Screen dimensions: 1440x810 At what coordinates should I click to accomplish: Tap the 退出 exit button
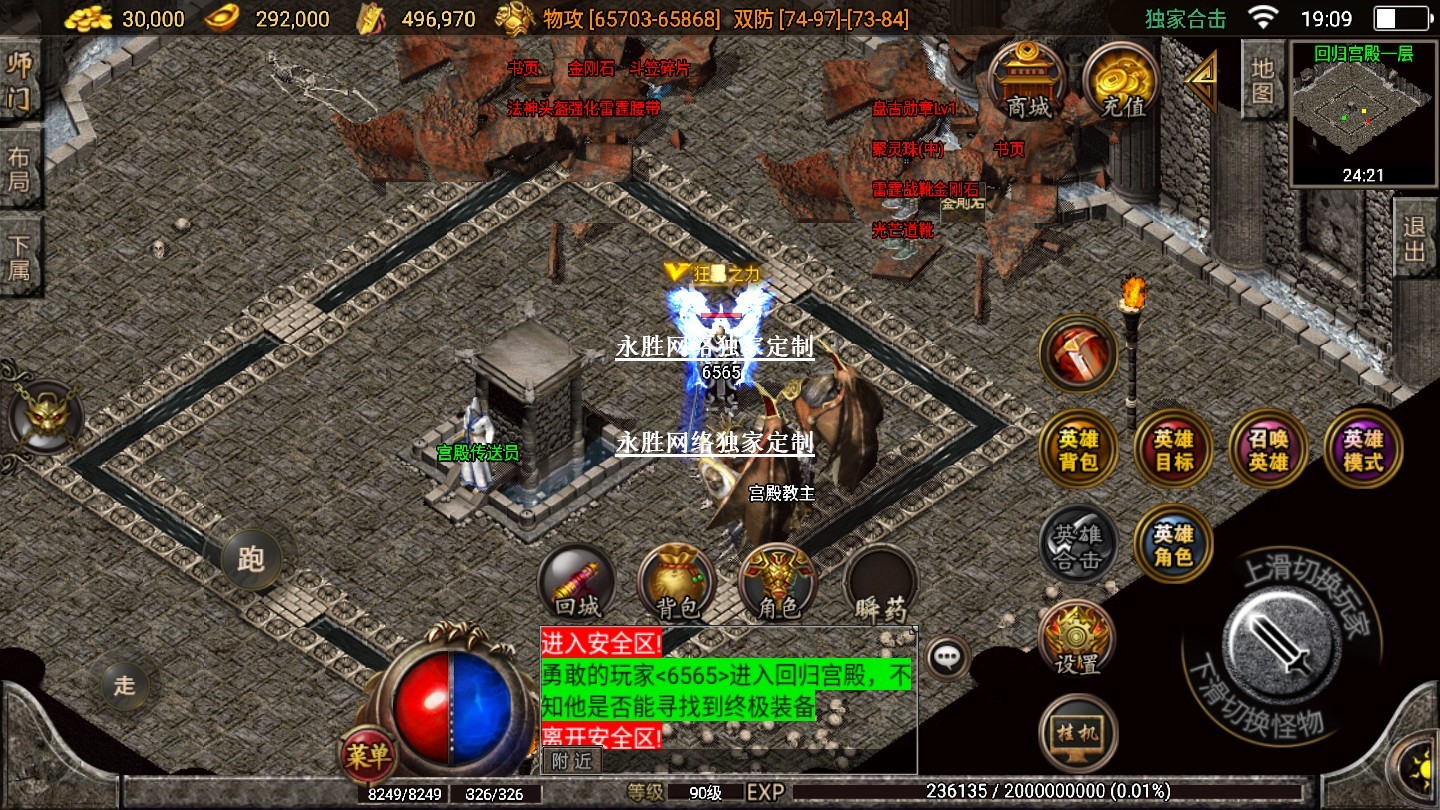click(1414, 240)
